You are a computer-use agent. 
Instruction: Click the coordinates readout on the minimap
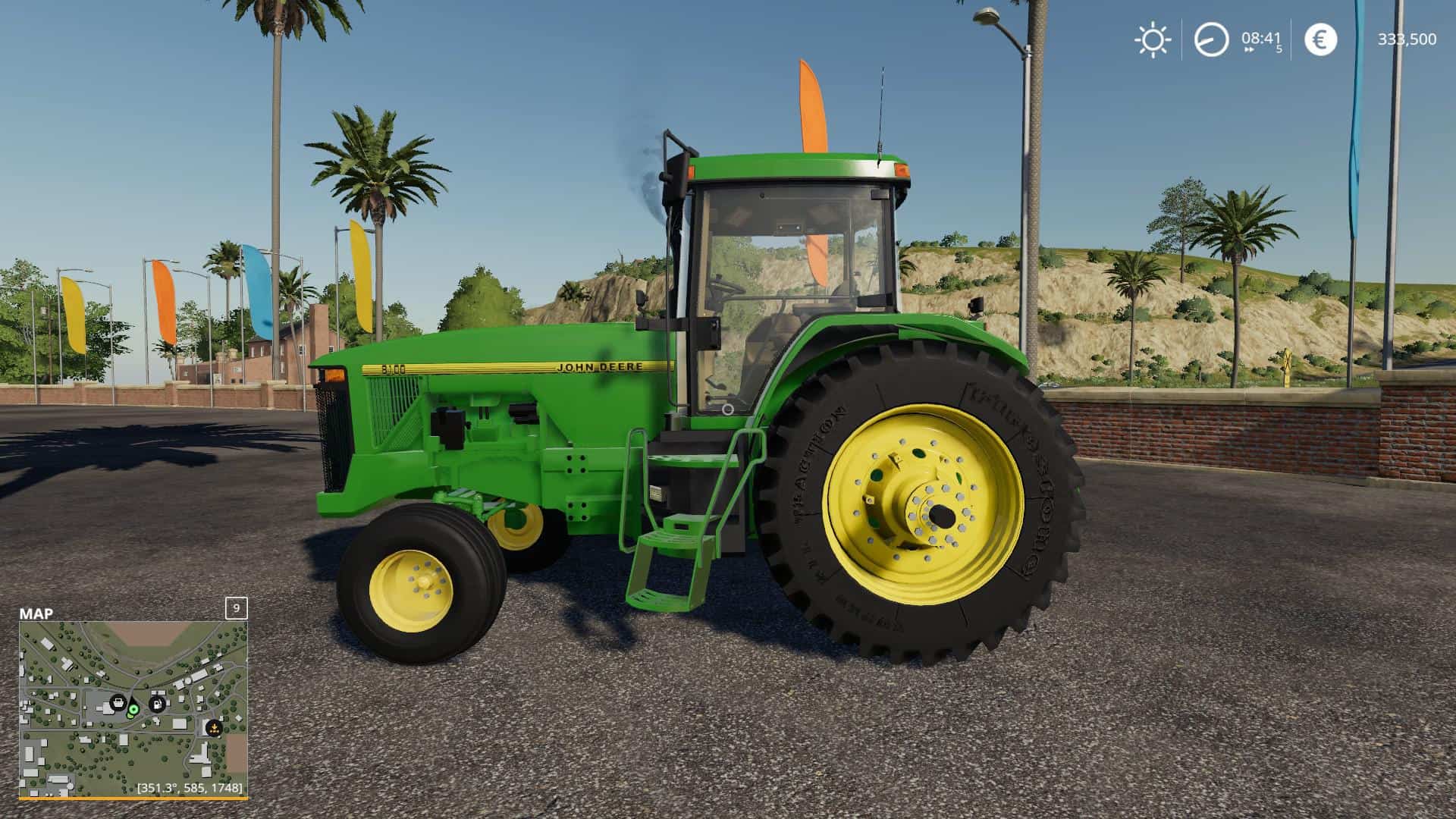(189, 788)
